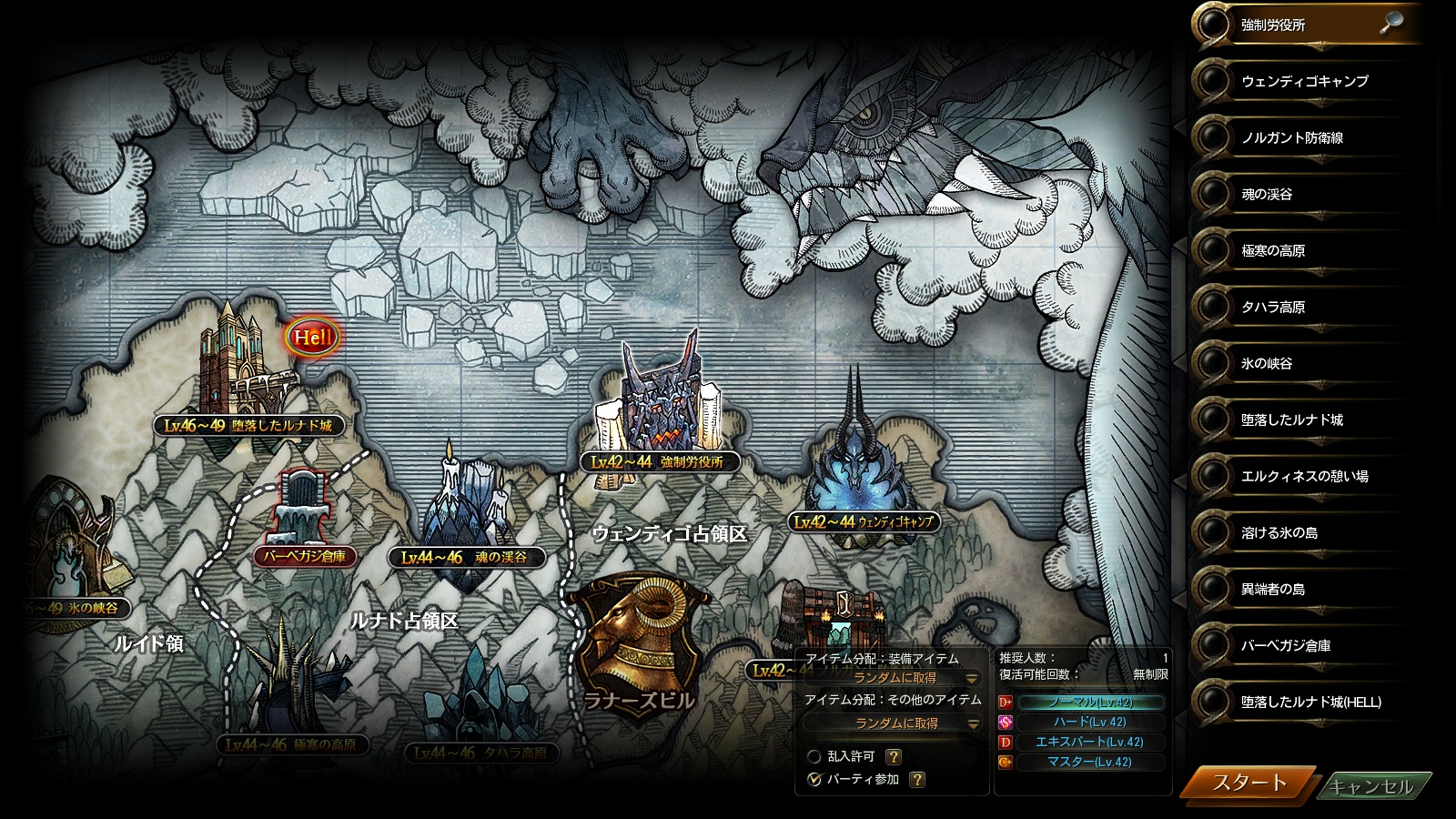Select the Hell badge above ルナド城
This screenshot has height=819, width=1456.
[312, 338]
